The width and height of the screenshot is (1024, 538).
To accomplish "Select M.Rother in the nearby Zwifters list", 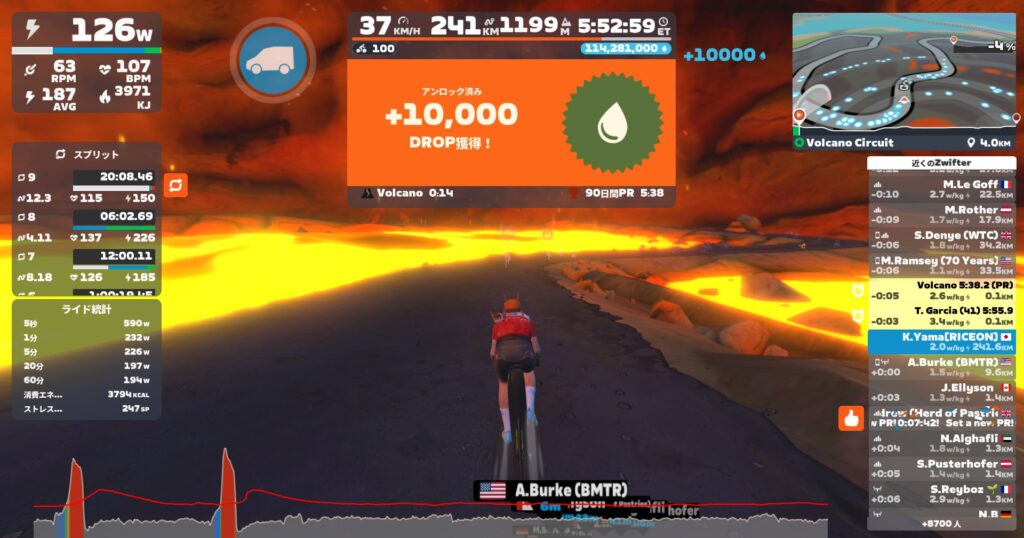I will click(941, 215).
